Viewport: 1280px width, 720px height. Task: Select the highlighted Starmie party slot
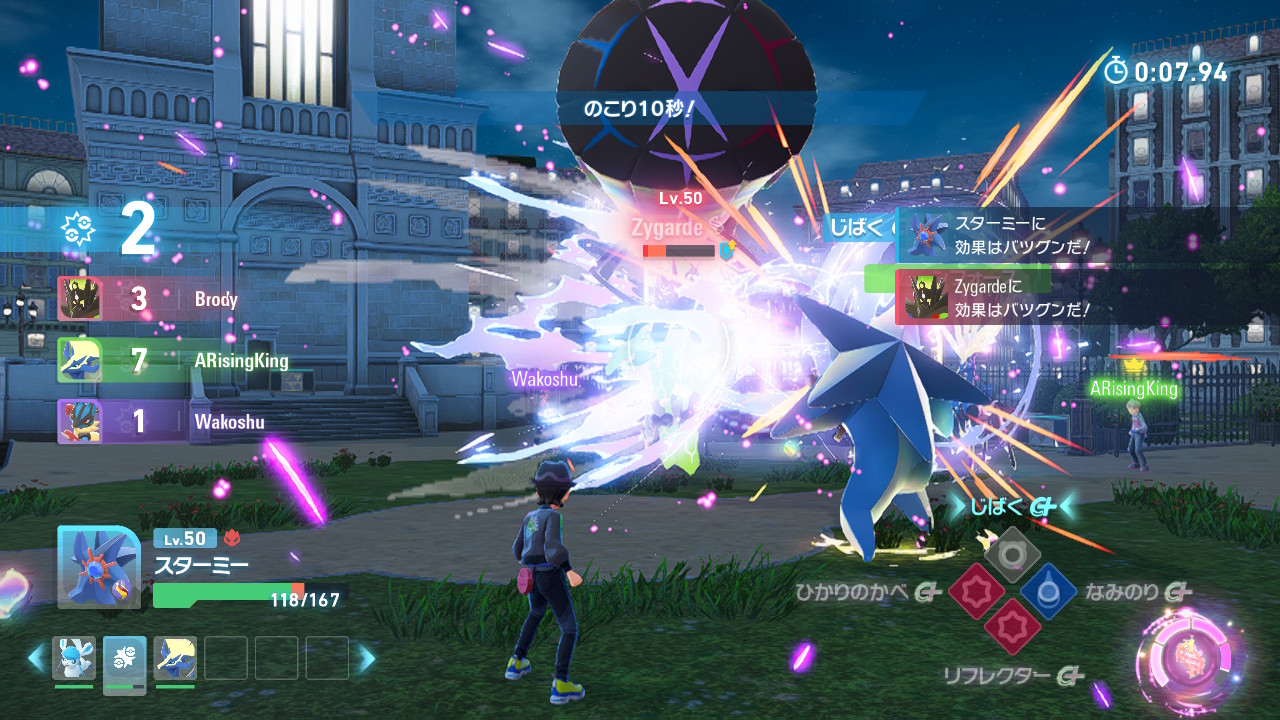(125, 660)
